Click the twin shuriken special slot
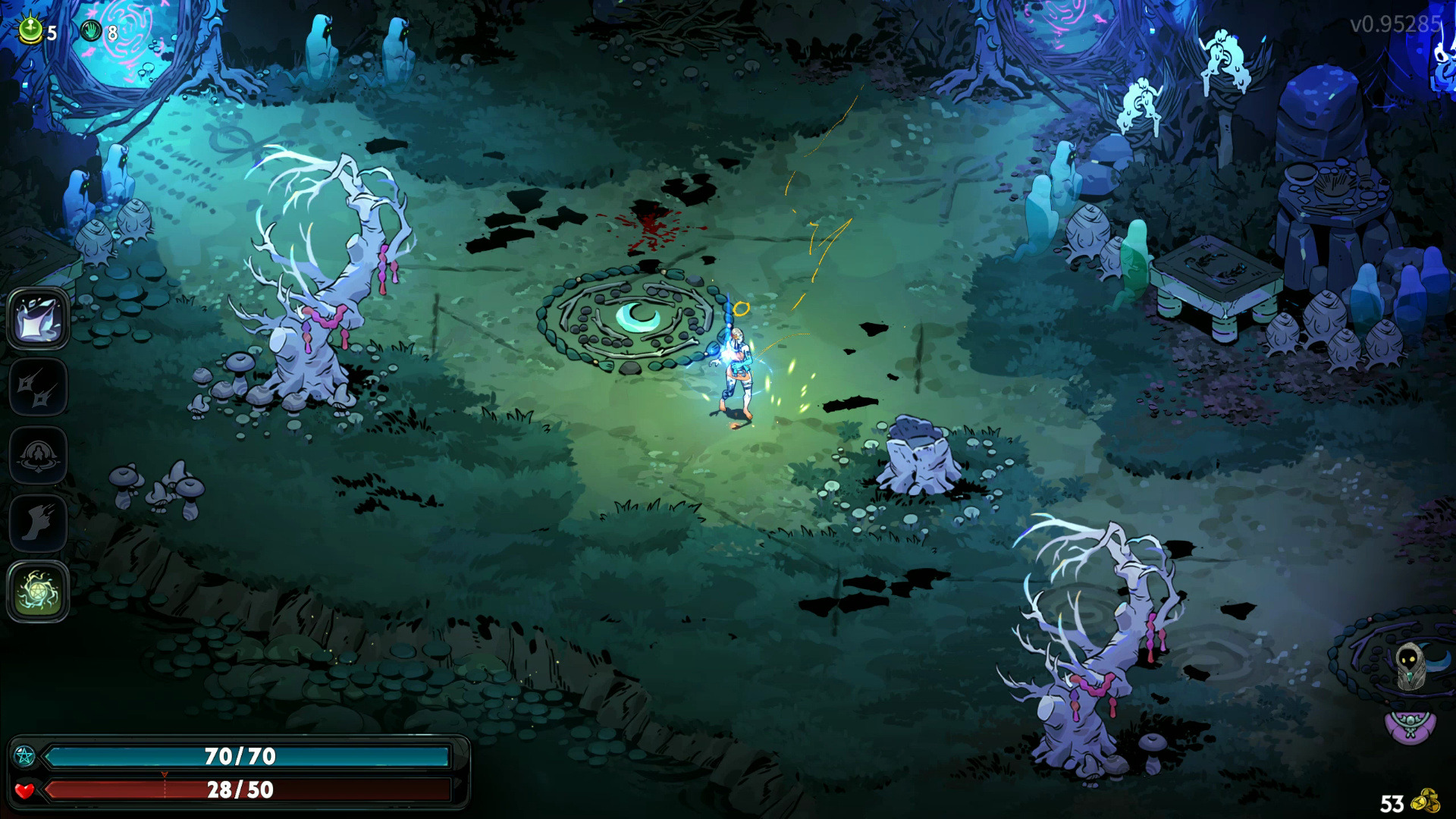This screenshot has width=1456, height=819. (x=38, y=388)
